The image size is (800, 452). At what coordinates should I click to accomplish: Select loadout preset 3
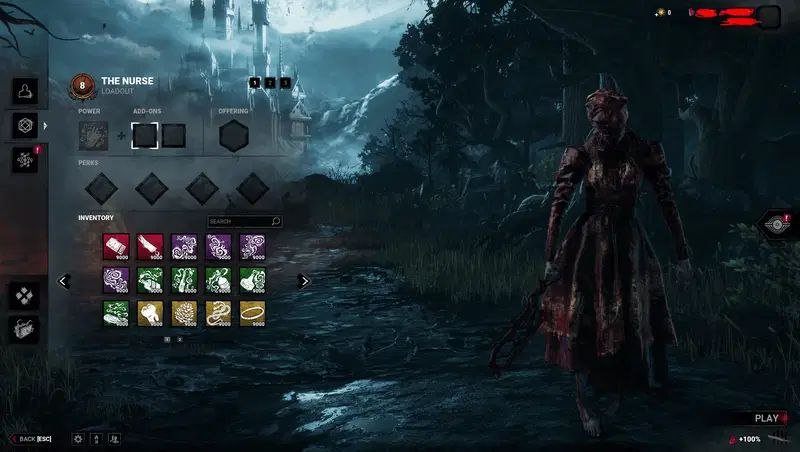click(x=285, y=82)
